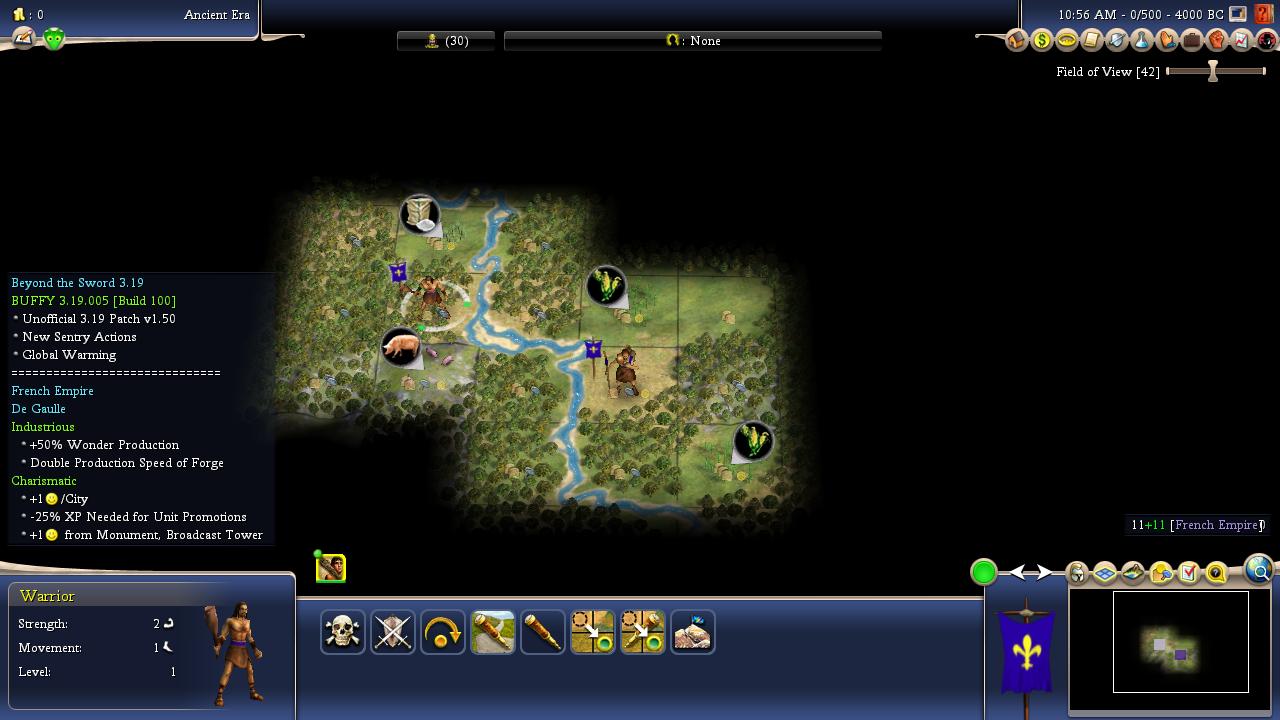Open the green alien face advisor icon
The image size is (1280, 720).
53,39
